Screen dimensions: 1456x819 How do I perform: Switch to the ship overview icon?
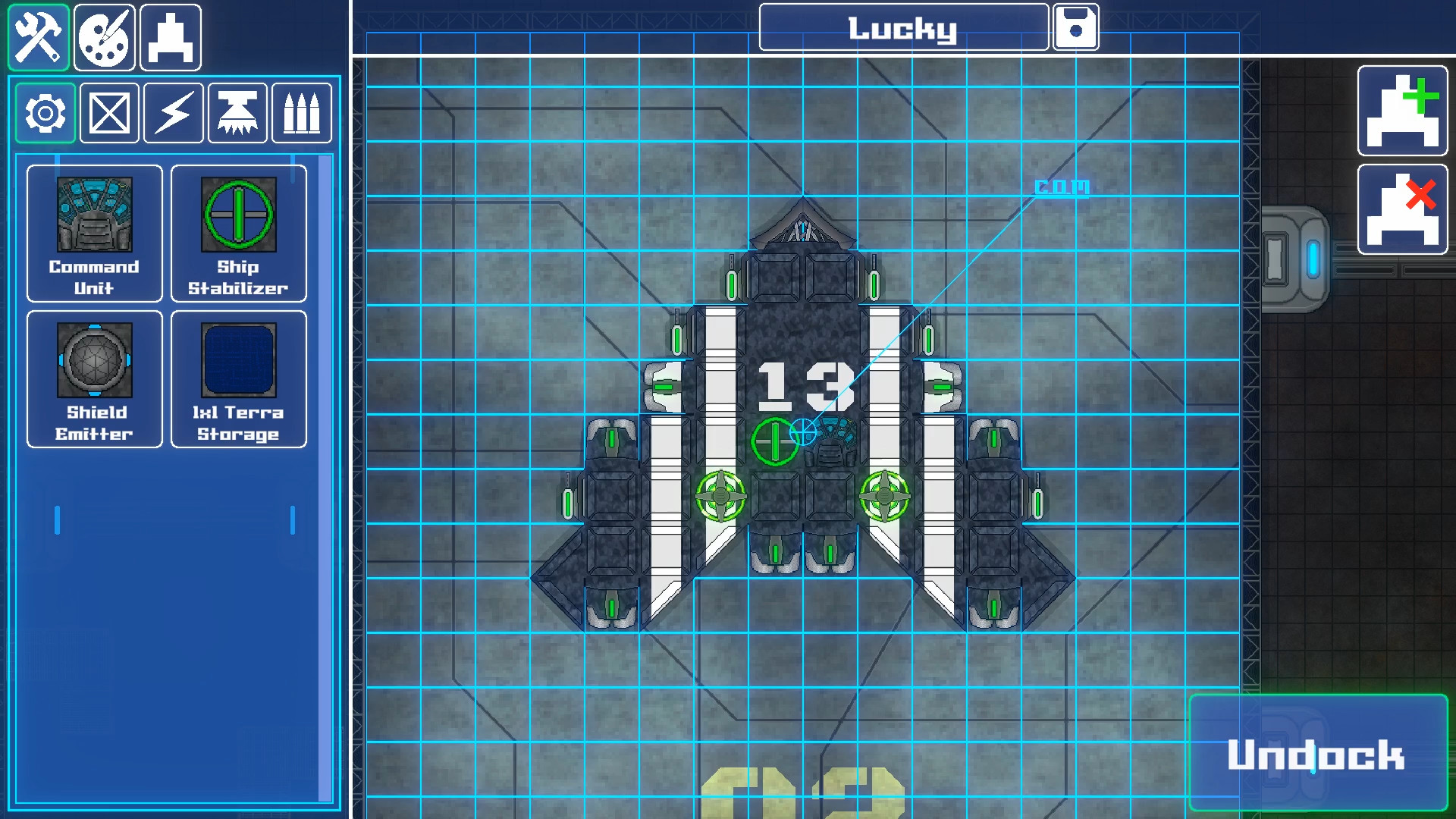[x=170, y=36]
